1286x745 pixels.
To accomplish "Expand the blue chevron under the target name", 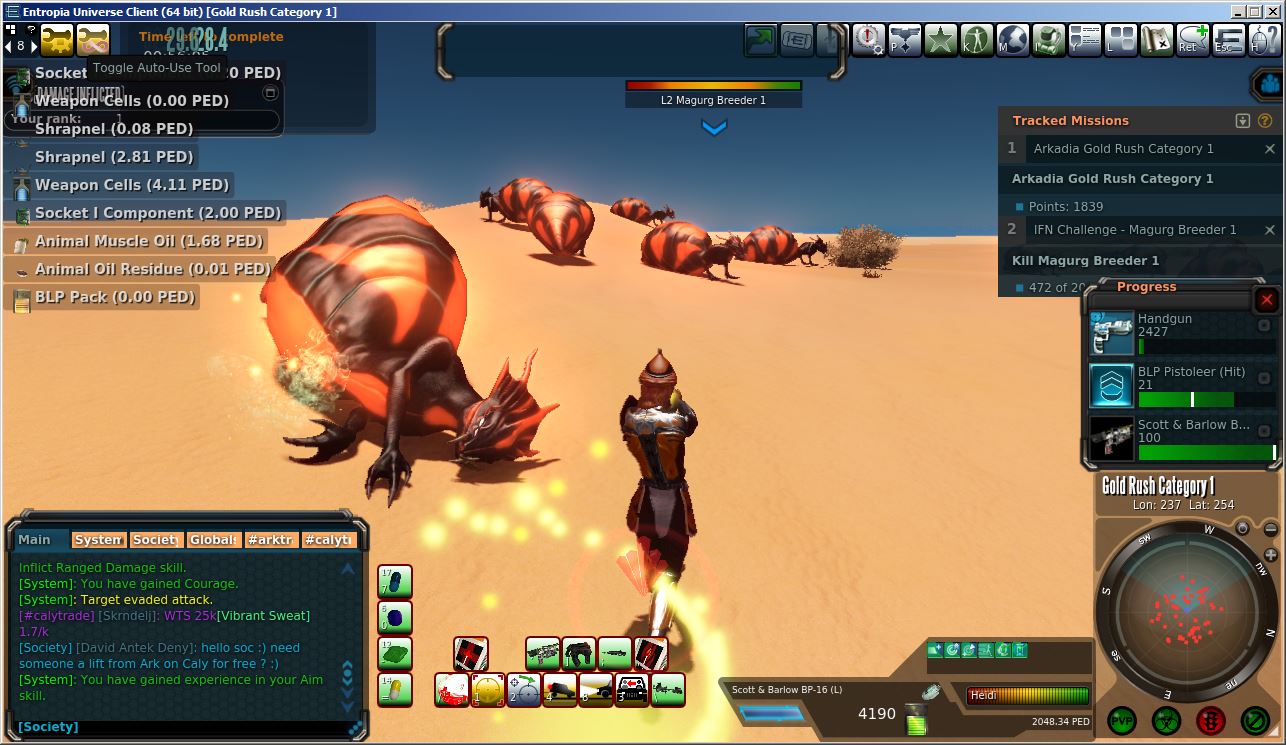I will coord(714,127).
